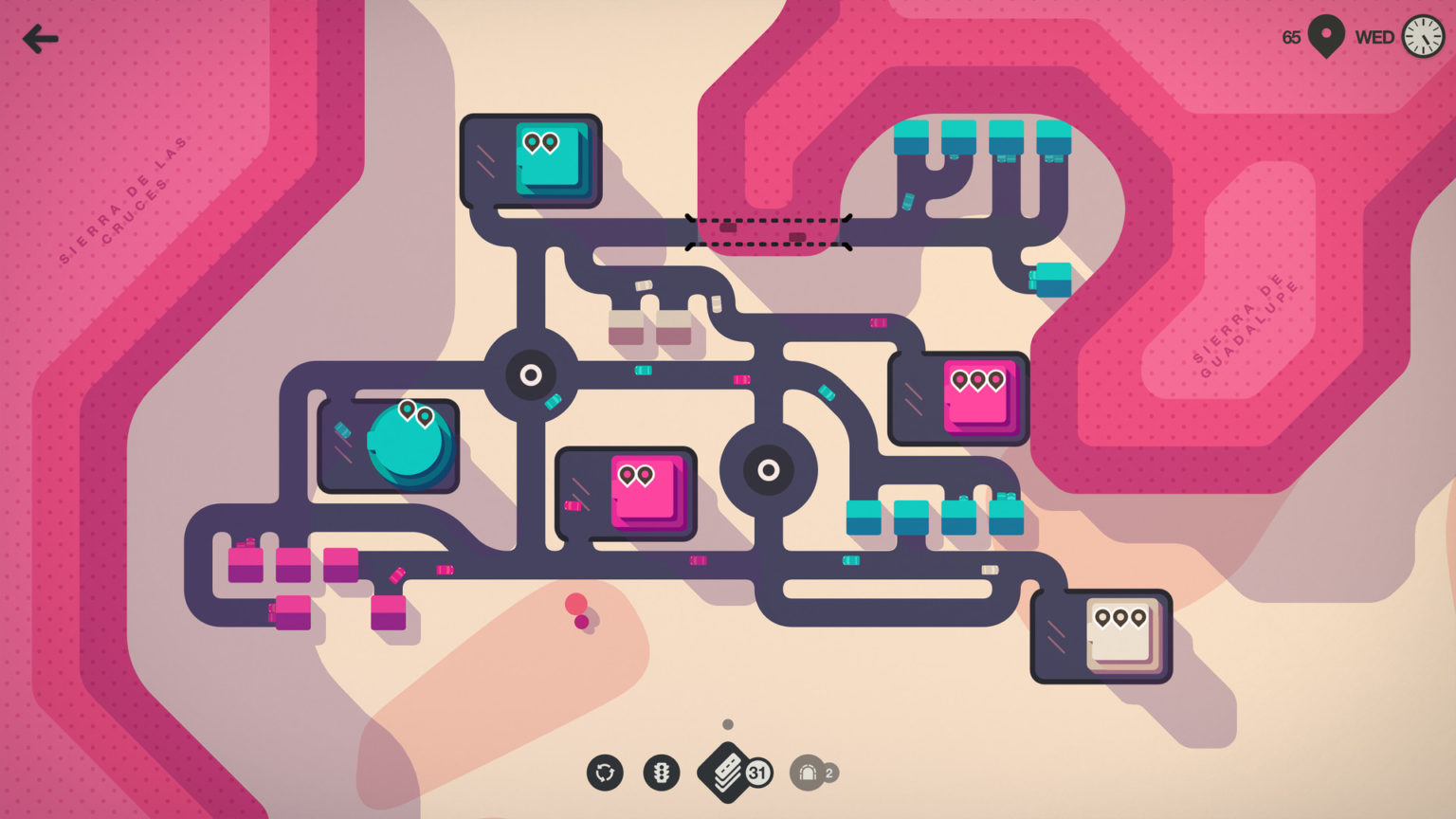1456x819 pixels.
Task: Select the traffic light tool
Action: coord(662,773)
